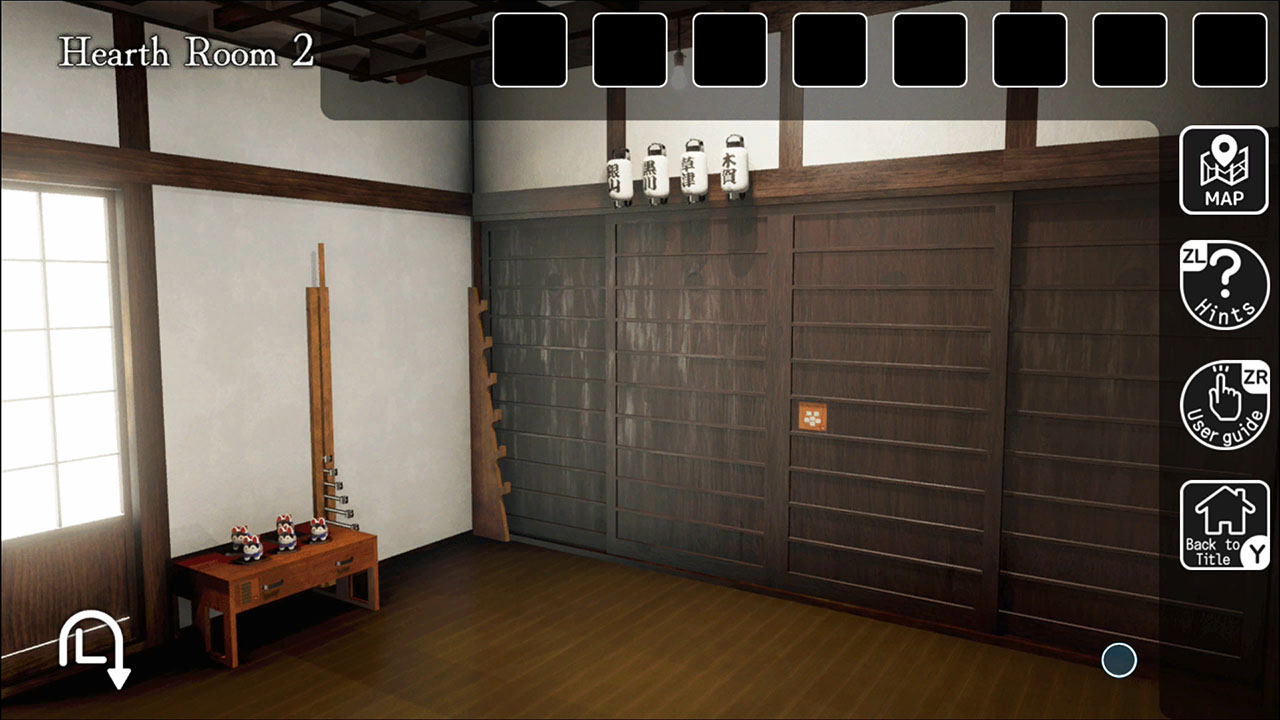1280x720 pixels.
Task: Inspect the 銀山 lantern above the doors
Action: (x=618, y=175)
